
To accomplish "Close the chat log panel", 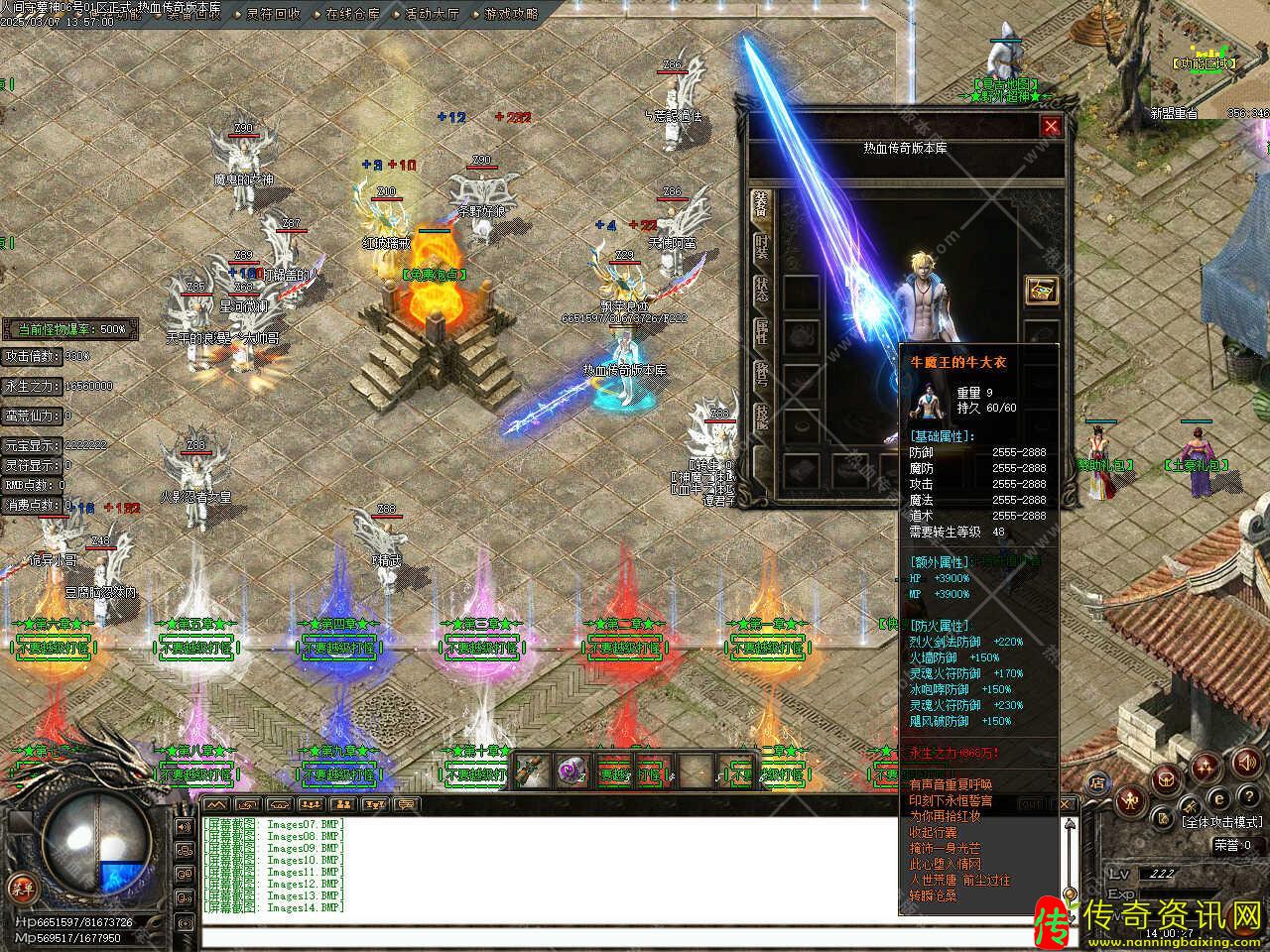I will pyautogui.click(x=1067, y=803).
